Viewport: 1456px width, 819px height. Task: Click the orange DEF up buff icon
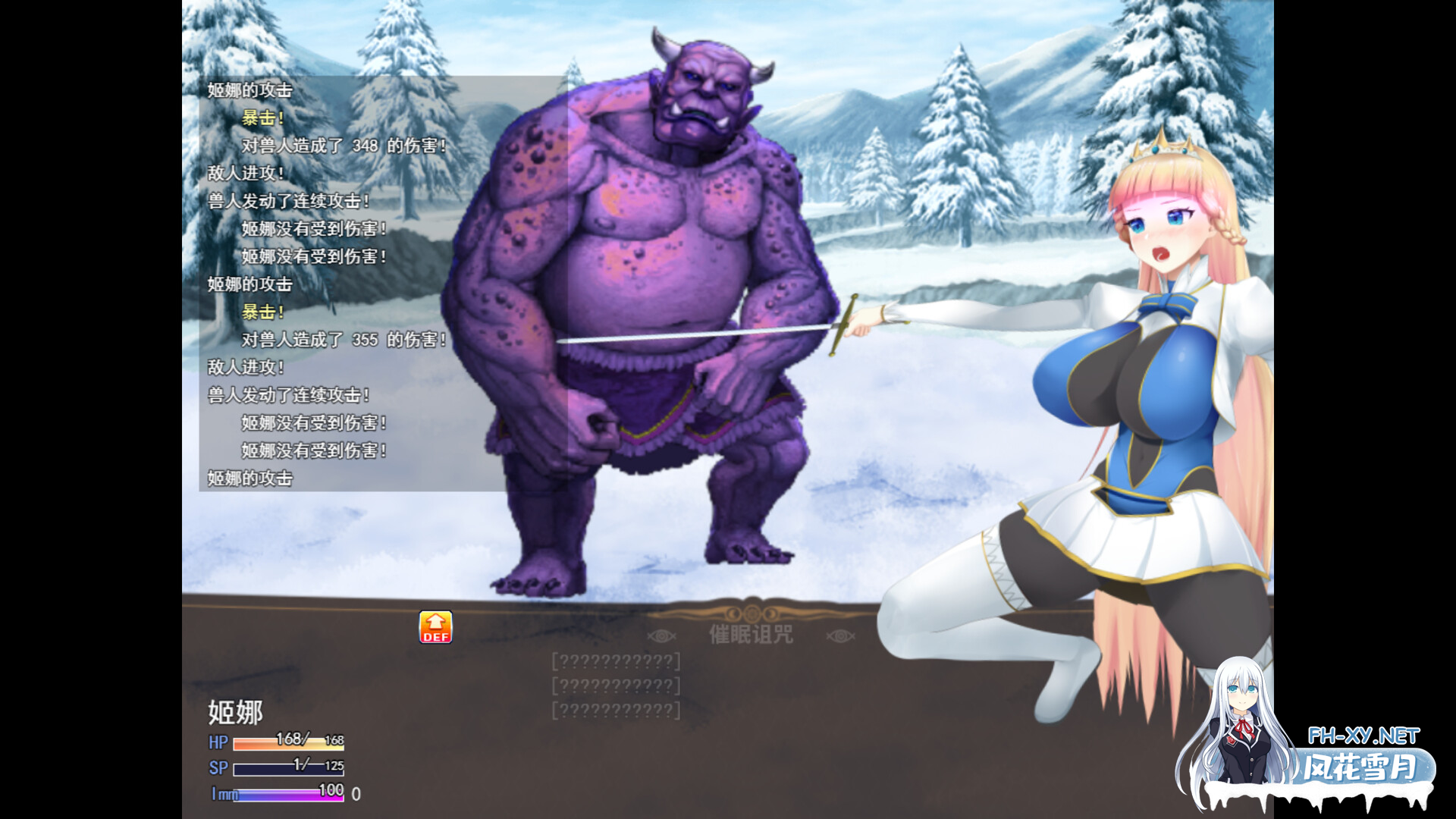pyautogui.click(x=435, y=627)
